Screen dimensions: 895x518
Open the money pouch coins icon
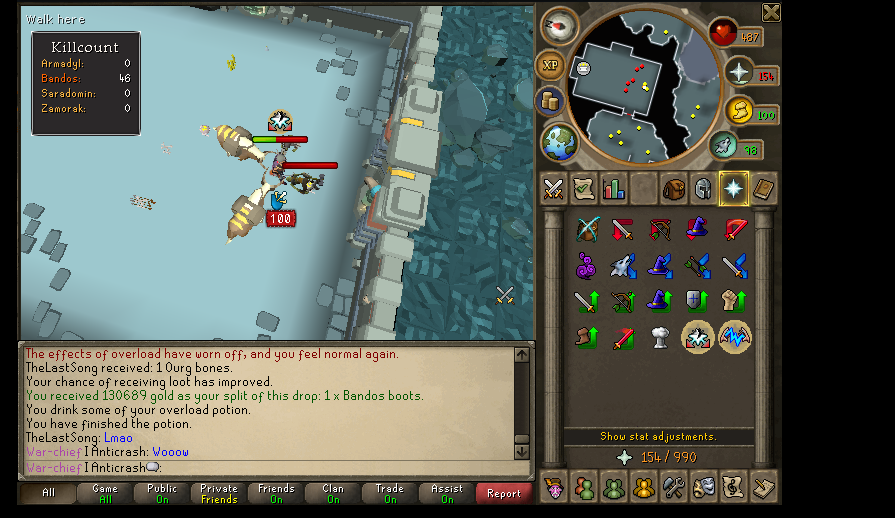tap(550, 100)
